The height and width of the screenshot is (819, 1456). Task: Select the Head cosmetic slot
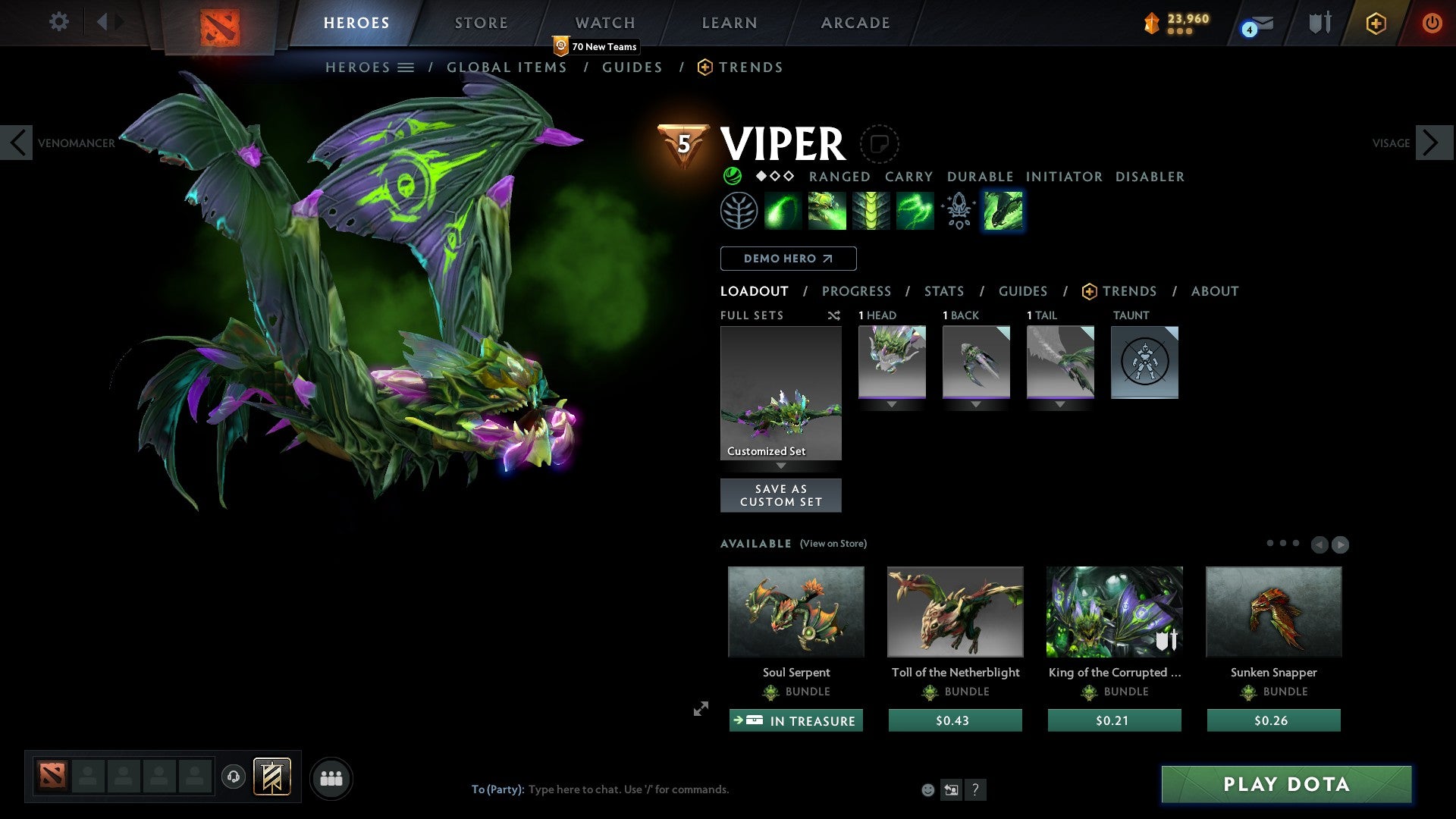click(x=892, y=362)
